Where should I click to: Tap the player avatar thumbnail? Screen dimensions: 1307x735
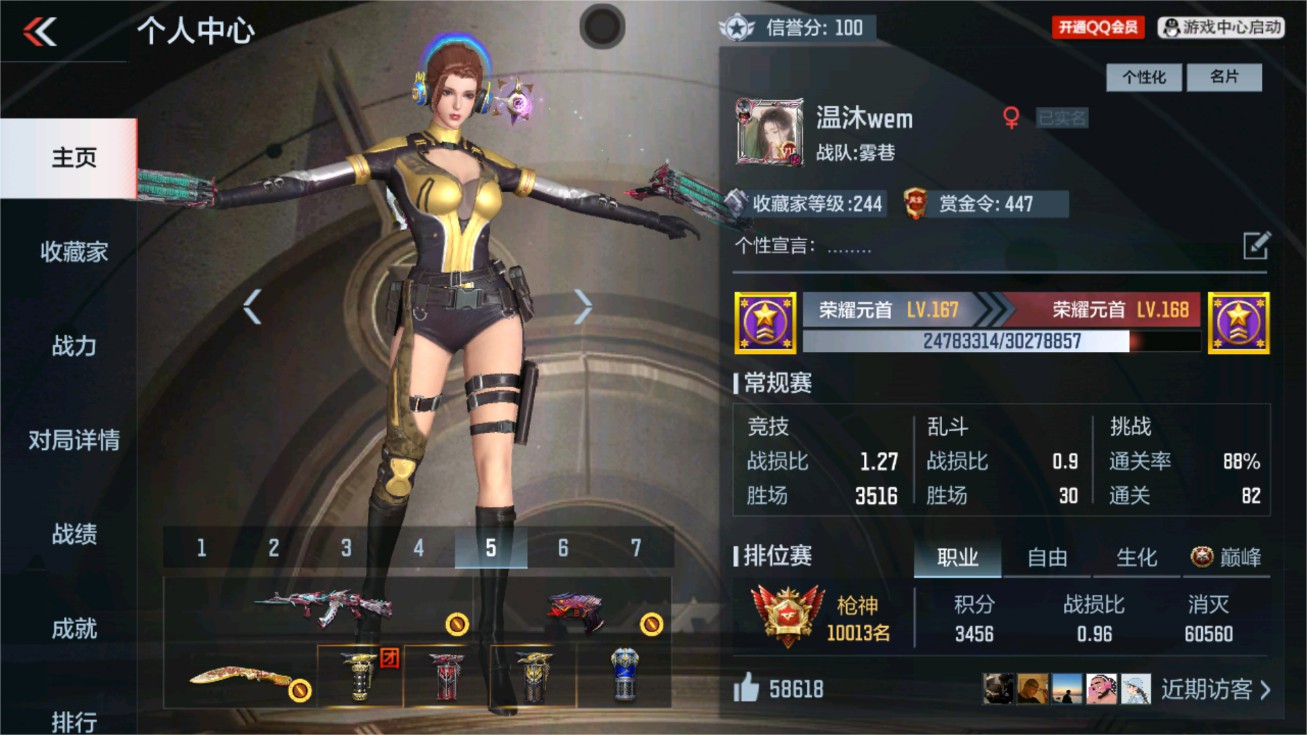[770, 130]
